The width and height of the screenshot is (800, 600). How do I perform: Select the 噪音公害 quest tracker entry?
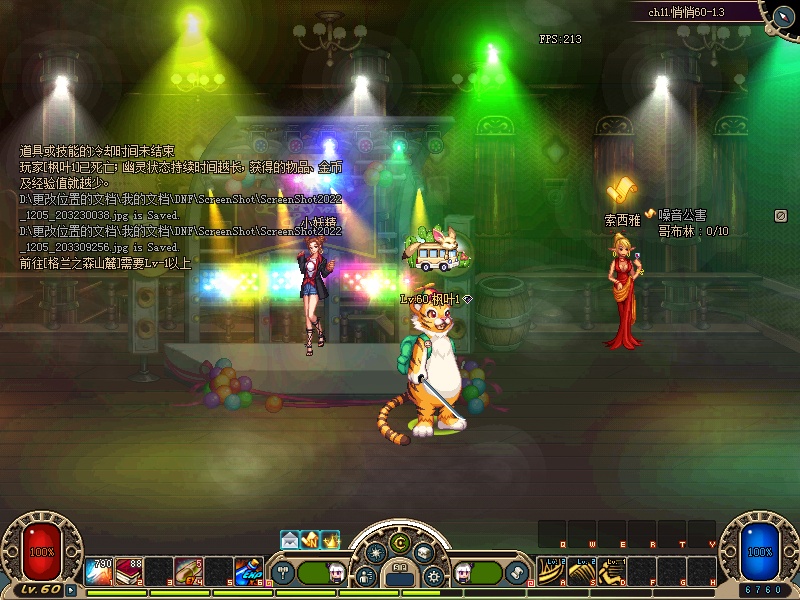coord(682,214)
